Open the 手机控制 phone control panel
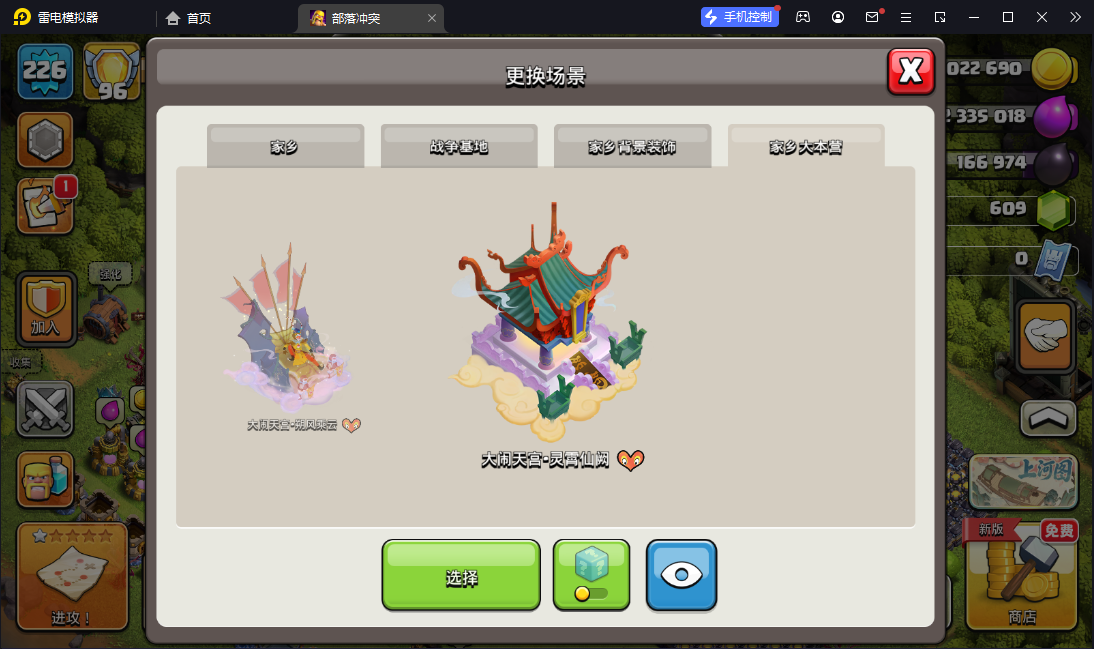The height and width of the screenshot is (649, 1094). coord(740,17)
